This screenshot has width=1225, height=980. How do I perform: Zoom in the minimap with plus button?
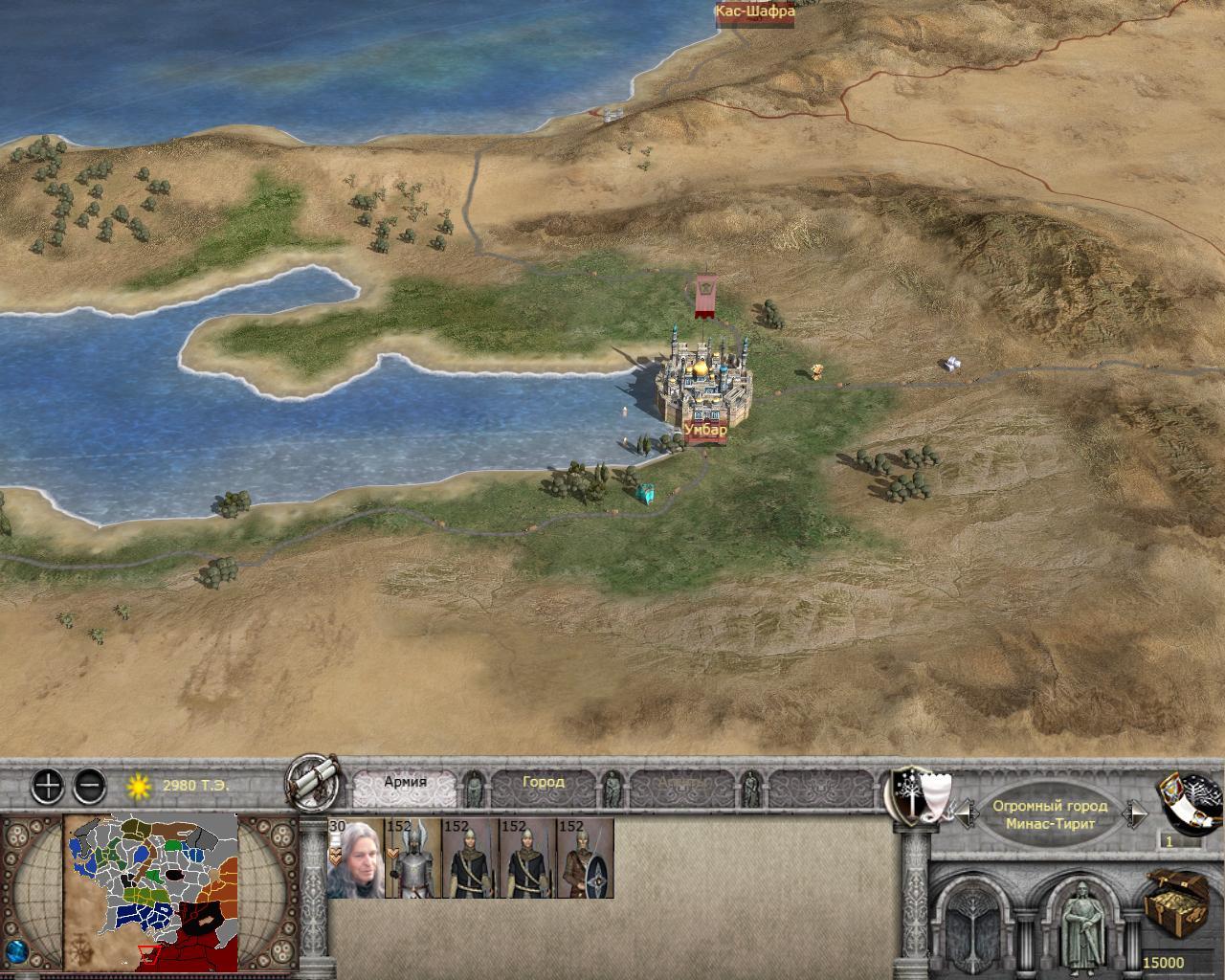pos(48,787)
